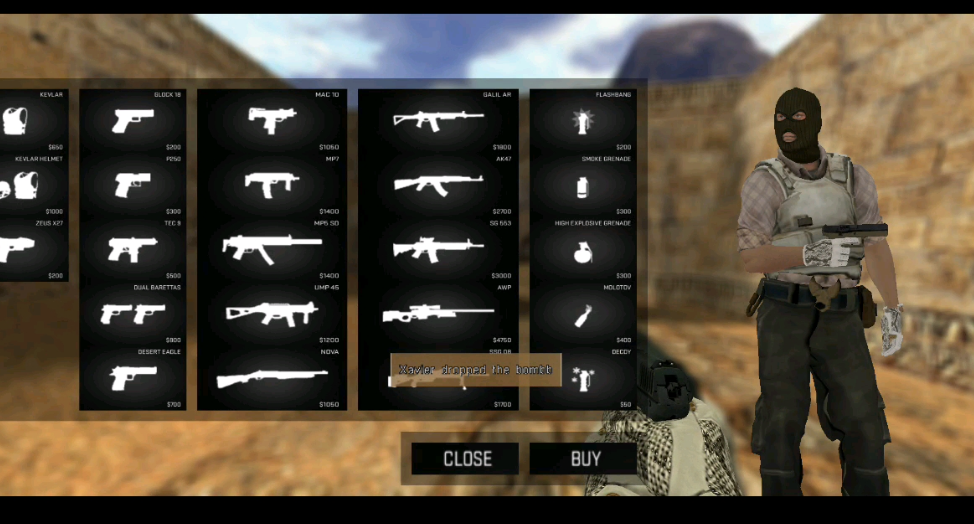Pick the SG 553 rifle
This screenshot has width=974, height=524.
coord(438,249)
